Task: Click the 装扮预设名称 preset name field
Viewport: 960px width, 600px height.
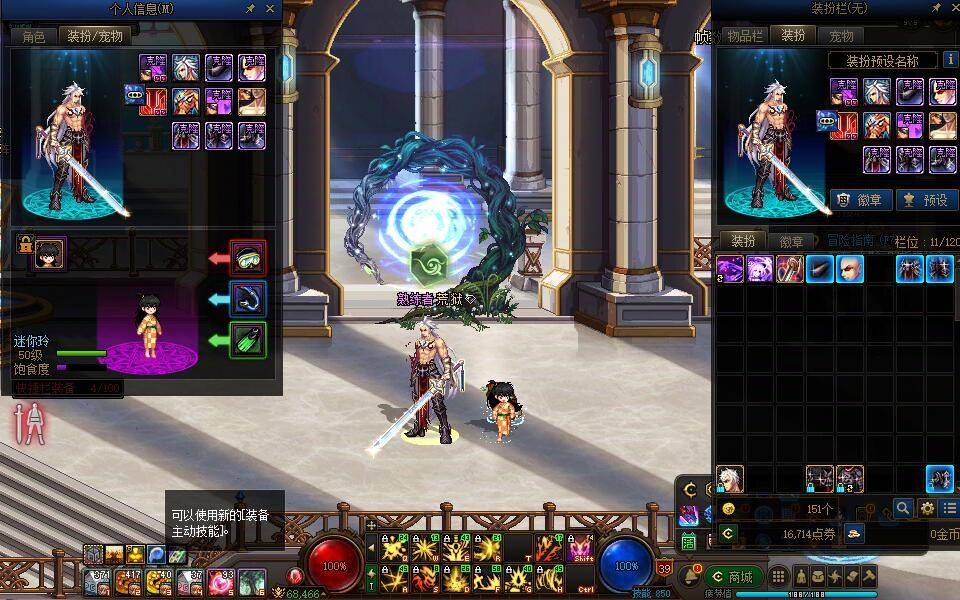Action: [883, 61]
